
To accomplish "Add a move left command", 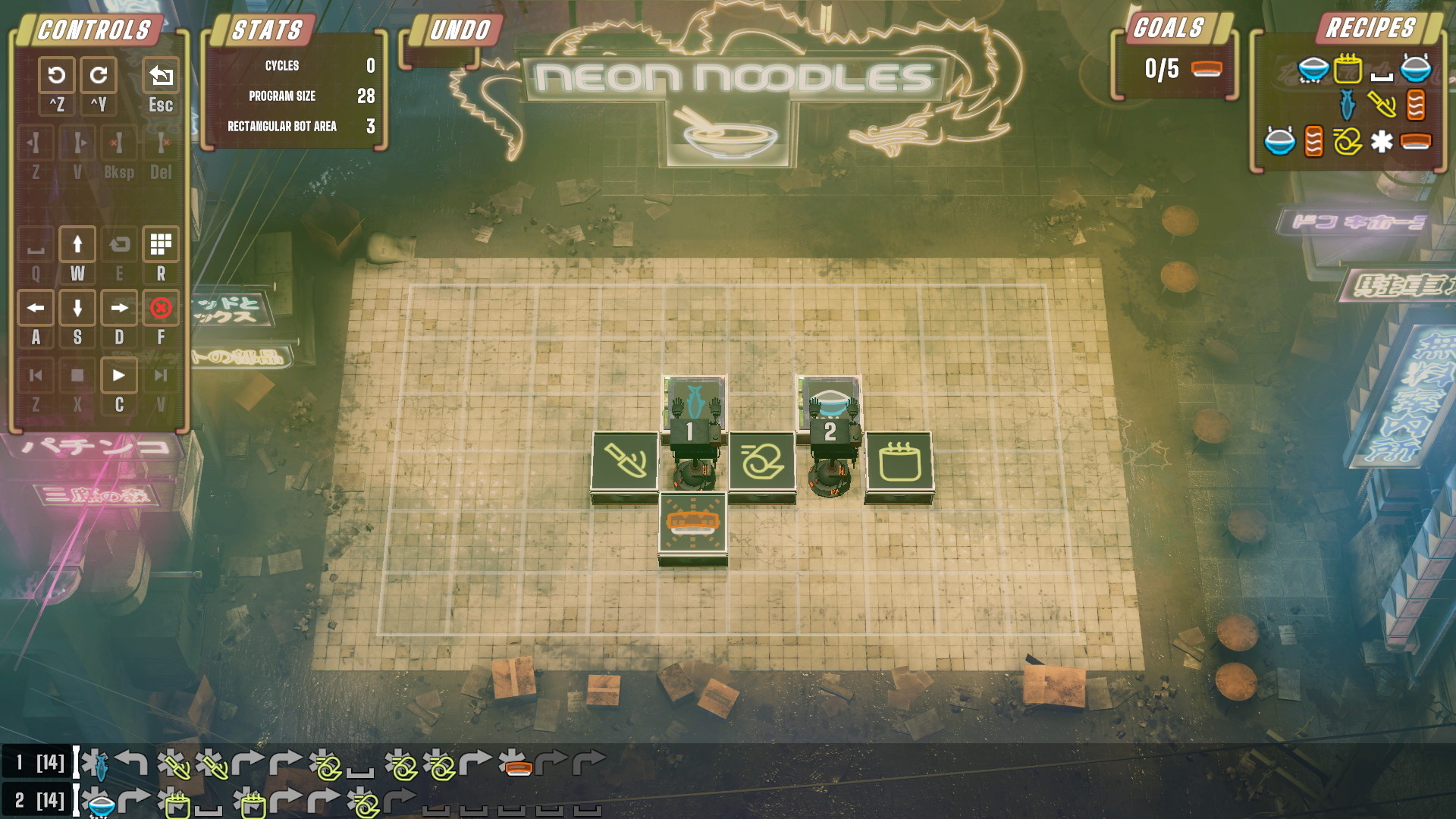I will pos(36,308).
